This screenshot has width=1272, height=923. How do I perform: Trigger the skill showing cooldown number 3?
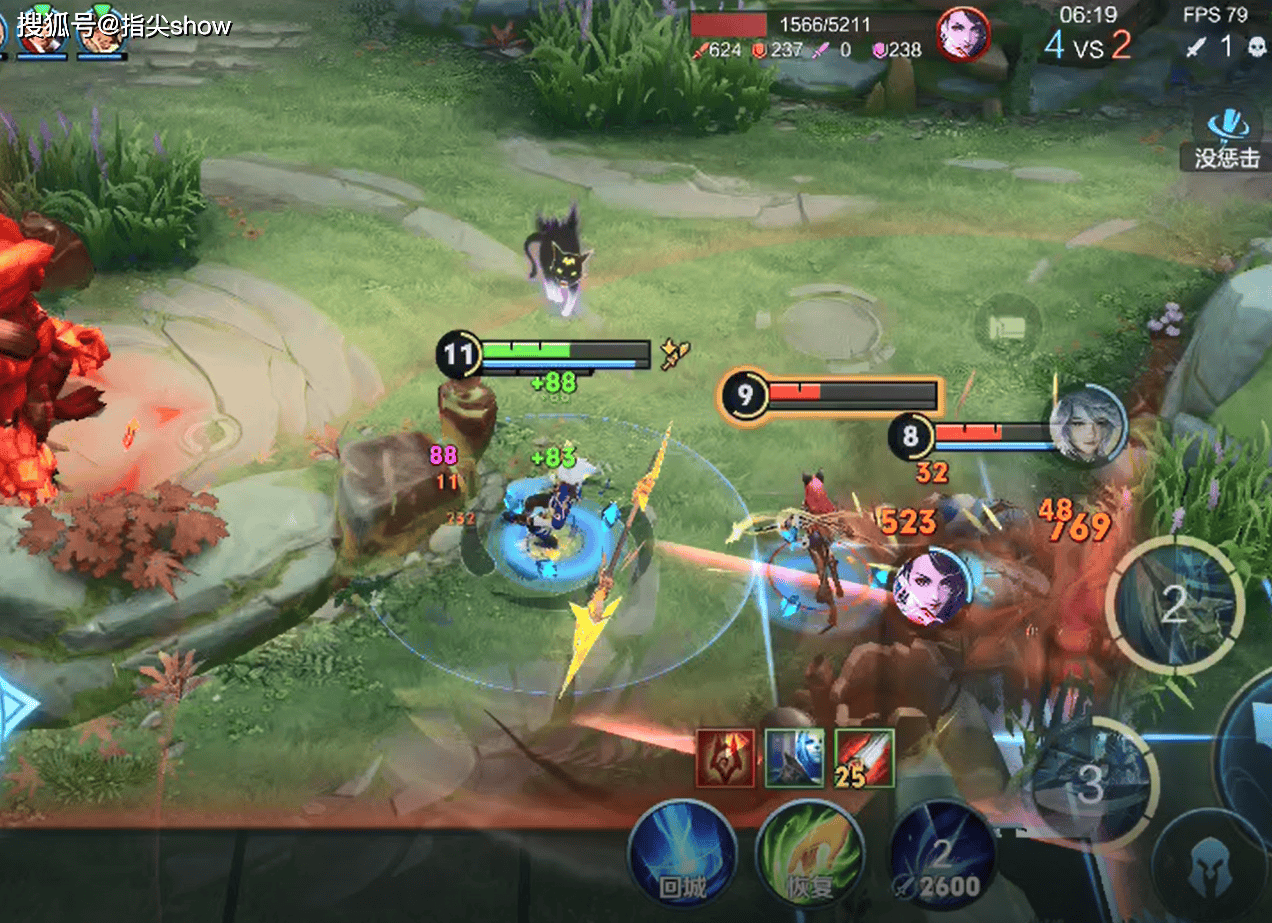[x=1092, y=785]
